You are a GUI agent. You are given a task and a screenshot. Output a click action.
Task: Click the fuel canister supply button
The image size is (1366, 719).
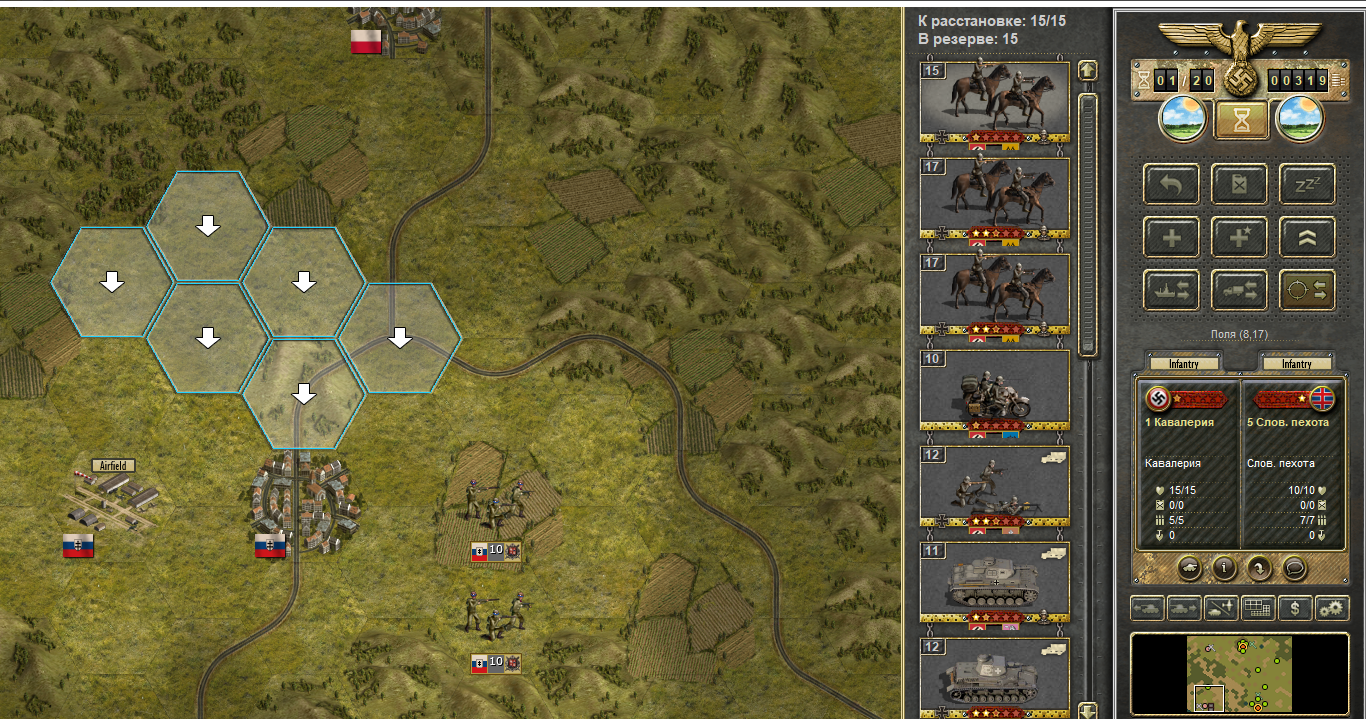tap(1240, 185)
